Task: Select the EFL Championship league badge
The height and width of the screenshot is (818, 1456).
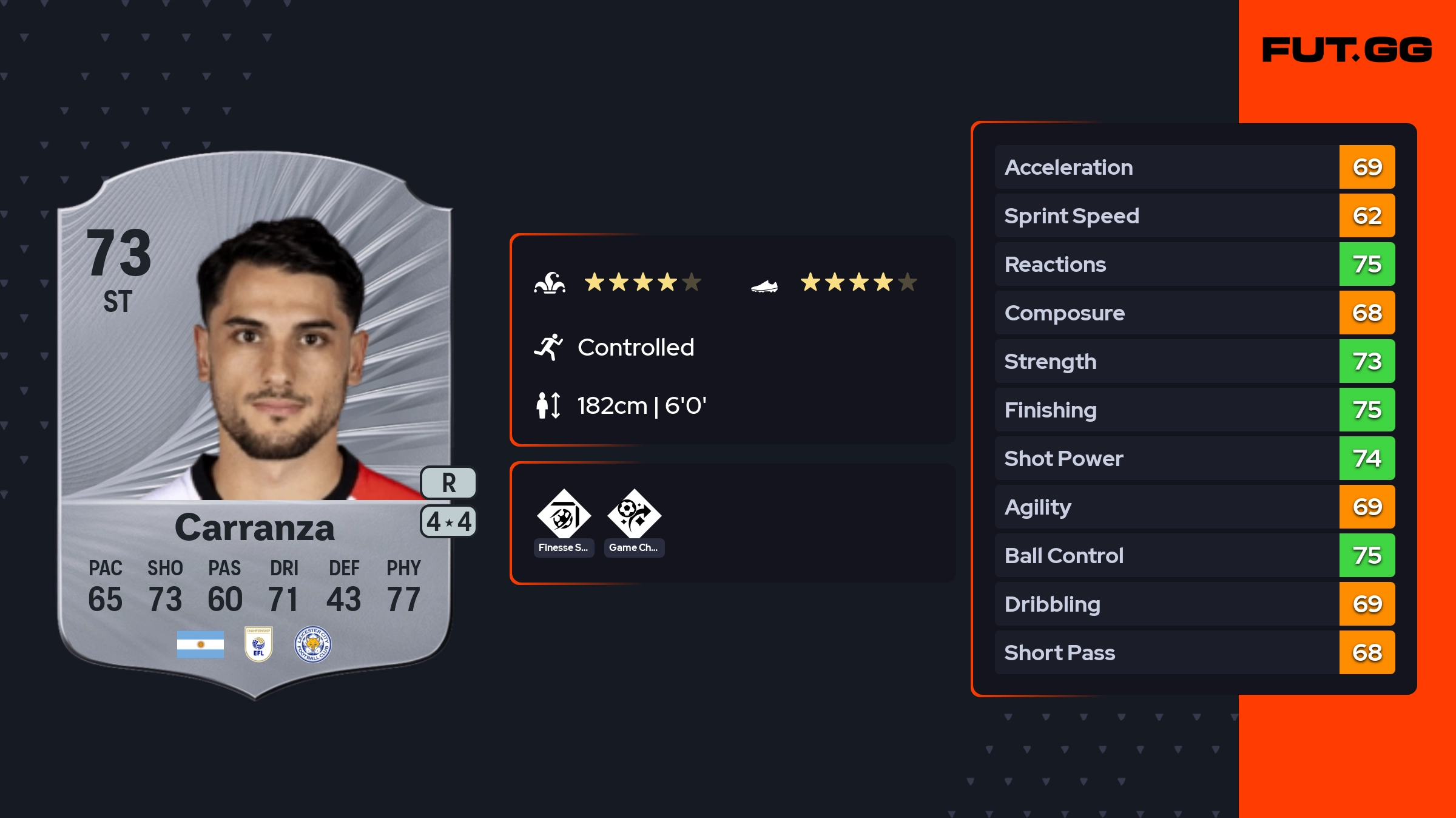Action: click(258, 644)
